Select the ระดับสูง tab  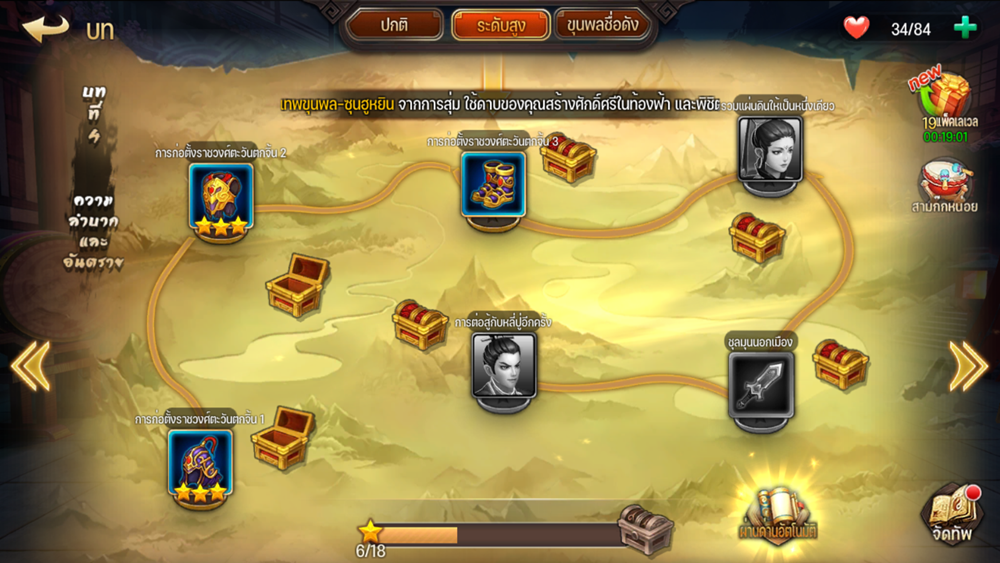500,24
